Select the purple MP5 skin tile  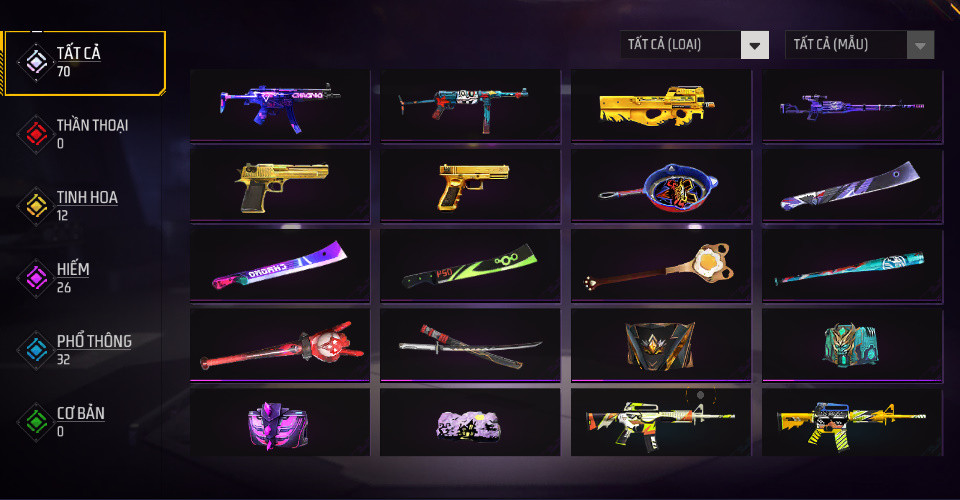[x=280, y=104]
